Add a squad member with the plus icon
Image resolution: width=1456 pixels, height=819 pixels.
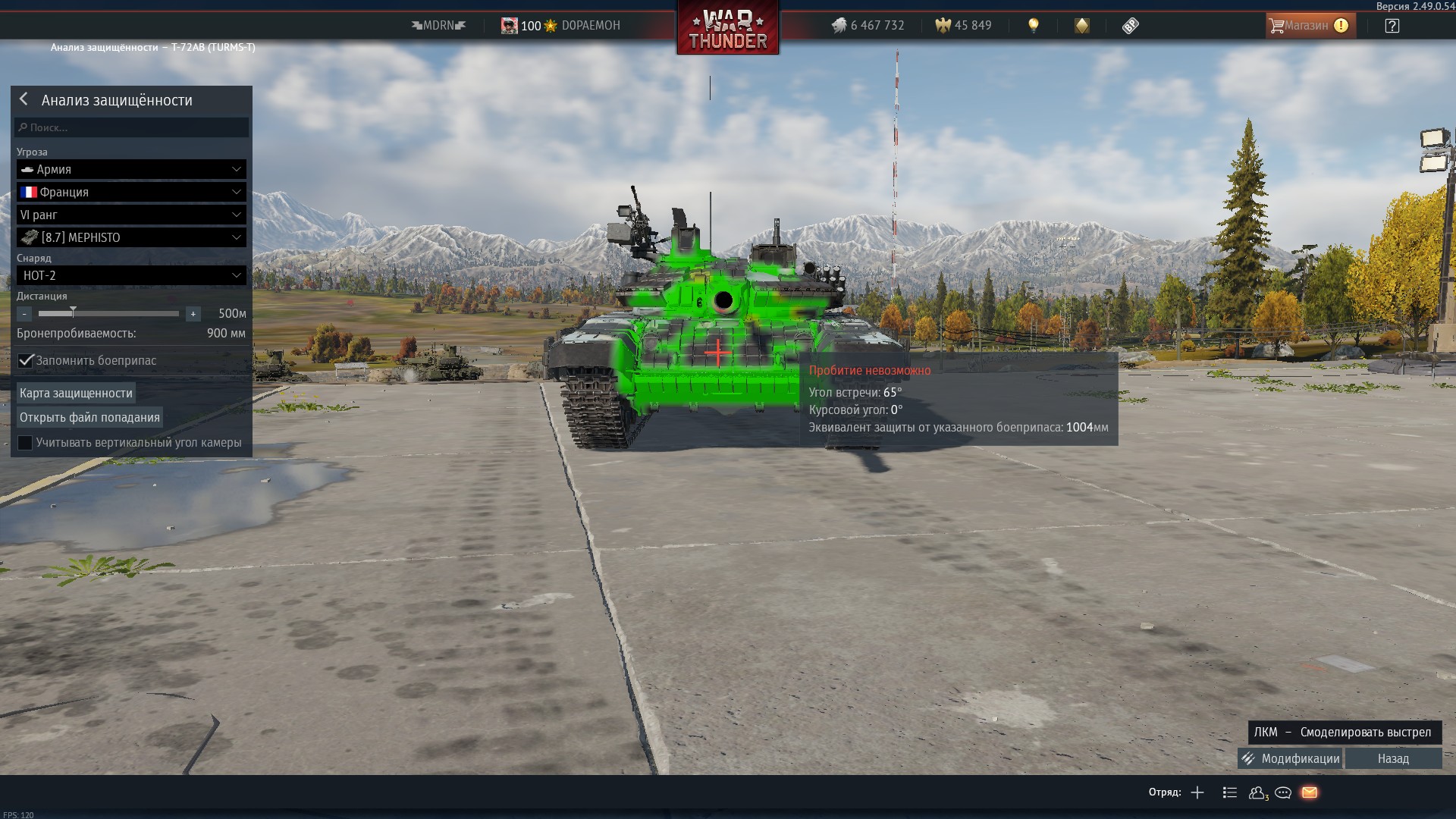pyautogui.click(x=1197, y=792)
